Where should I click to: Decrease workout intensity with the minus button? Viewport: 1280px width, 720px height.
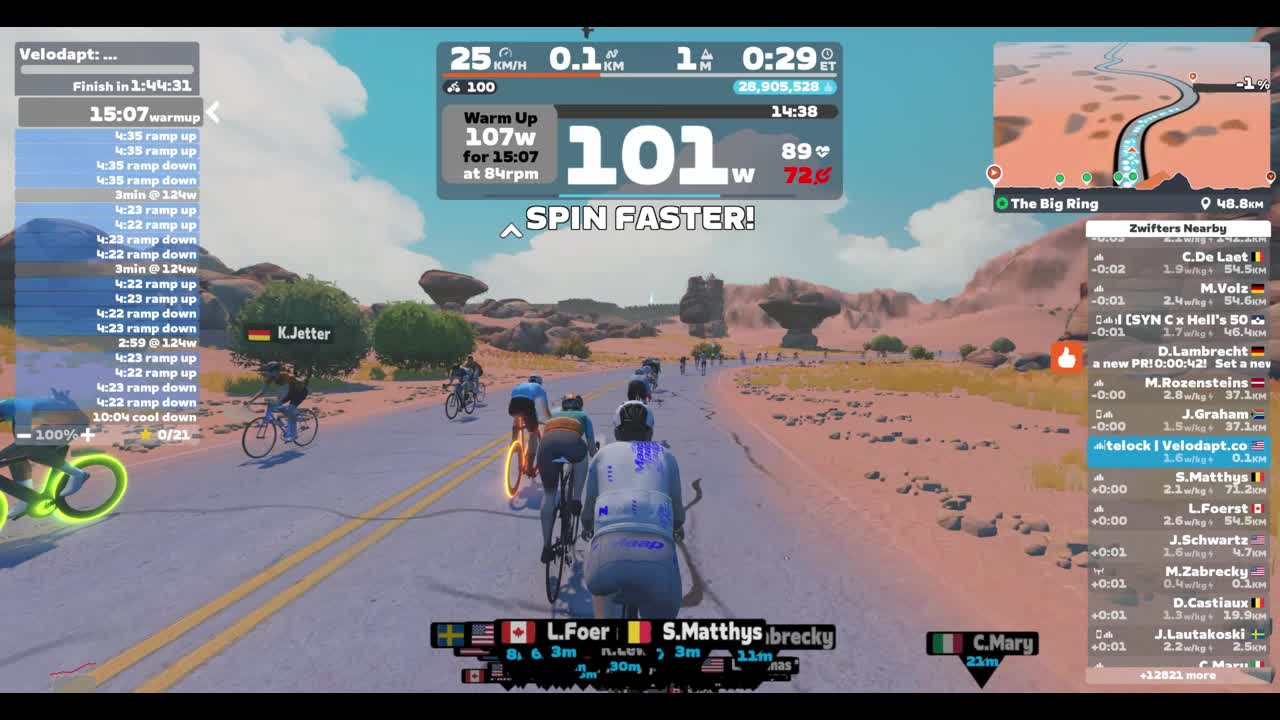24,435
